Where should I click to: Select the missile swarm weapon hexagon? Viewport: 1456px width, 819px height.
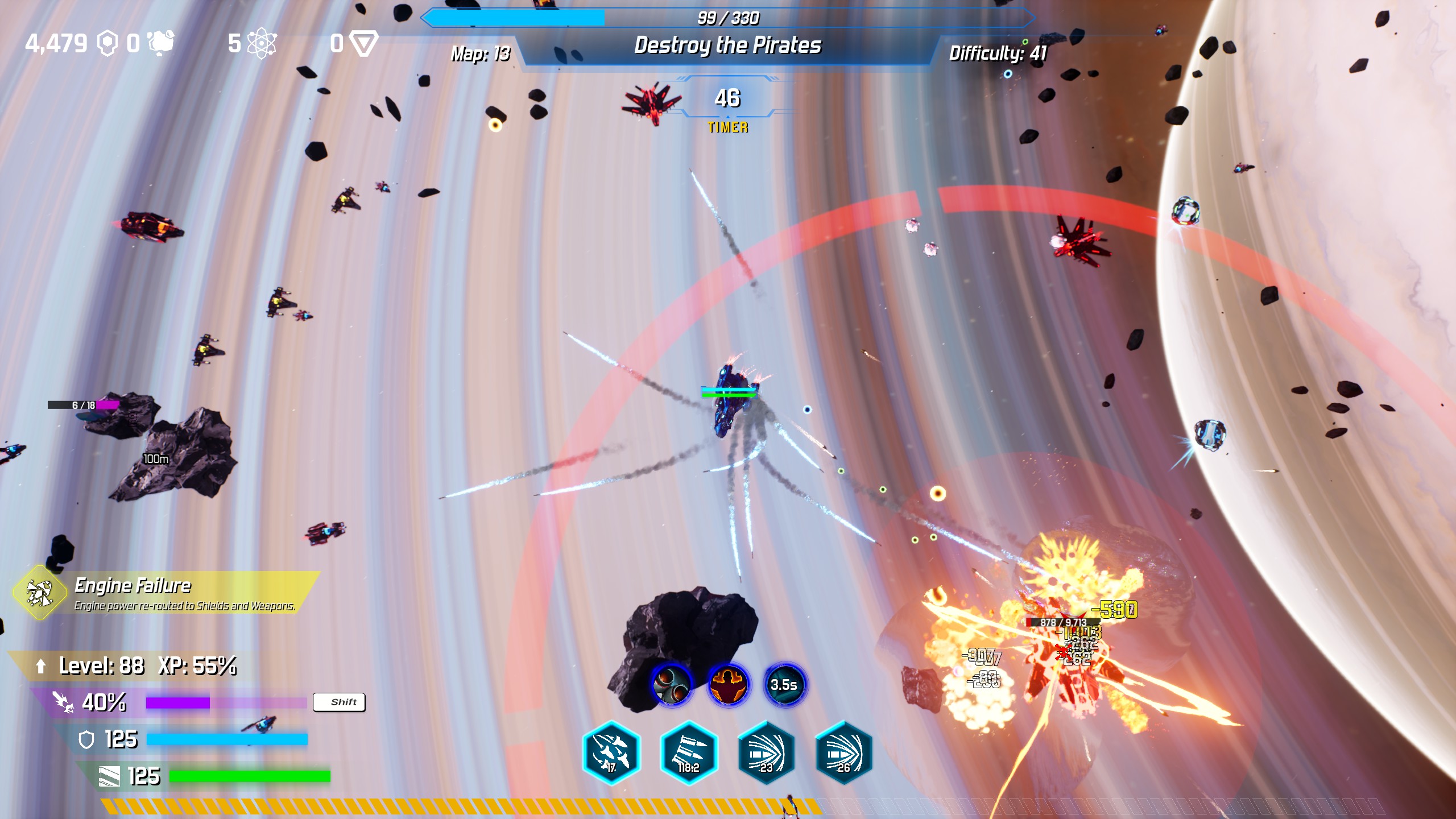(611, 752)
